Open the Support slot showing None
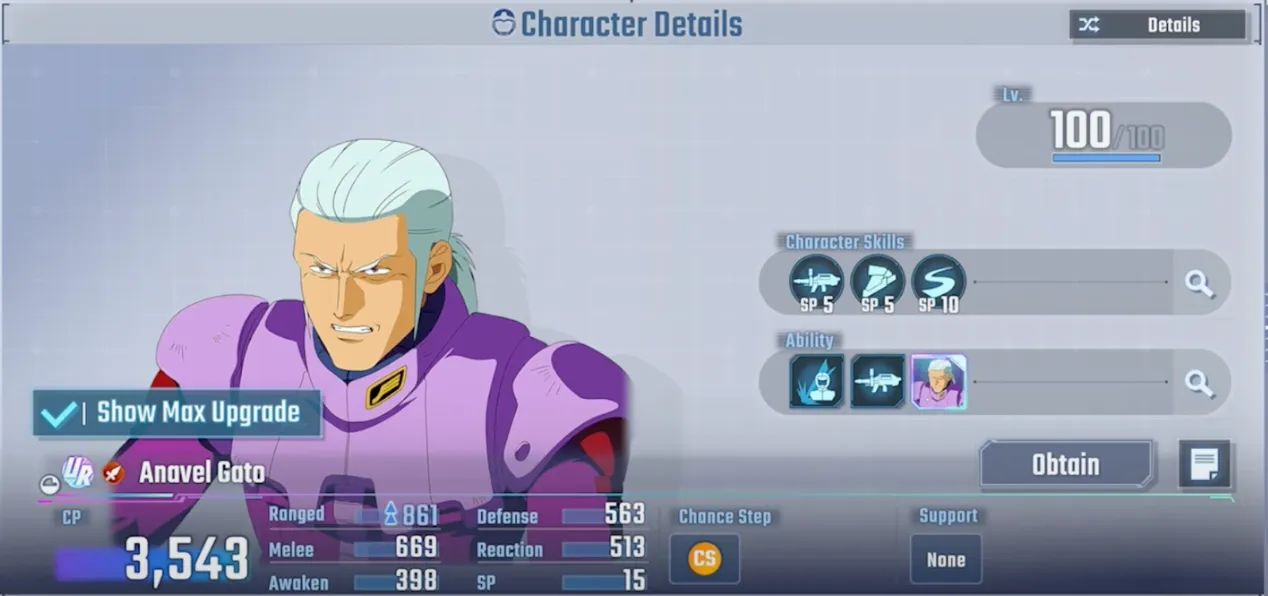 [x=945, y=559]
